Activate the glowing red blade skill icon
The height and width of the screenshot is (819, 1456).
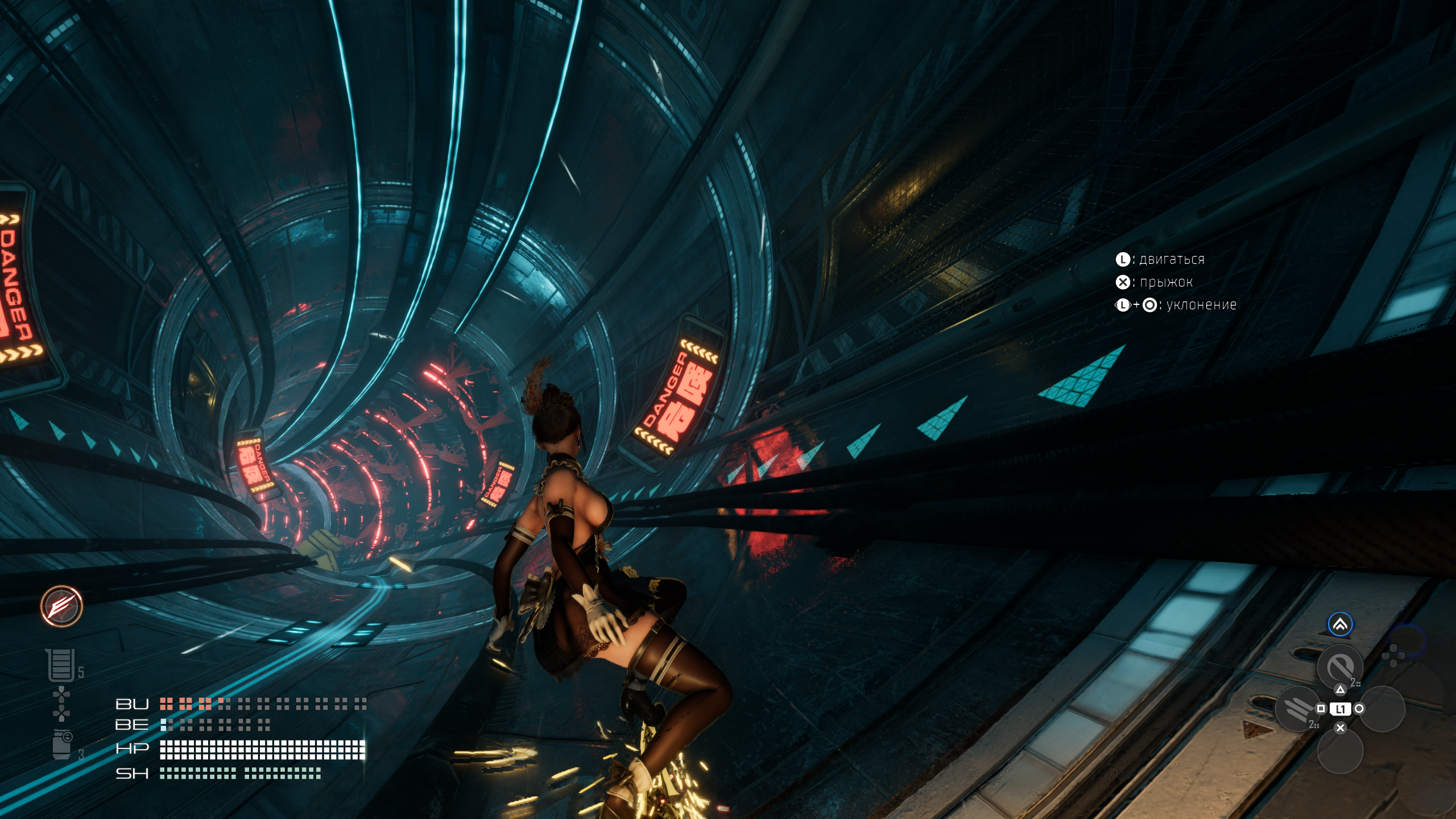(x=61, y=606)
